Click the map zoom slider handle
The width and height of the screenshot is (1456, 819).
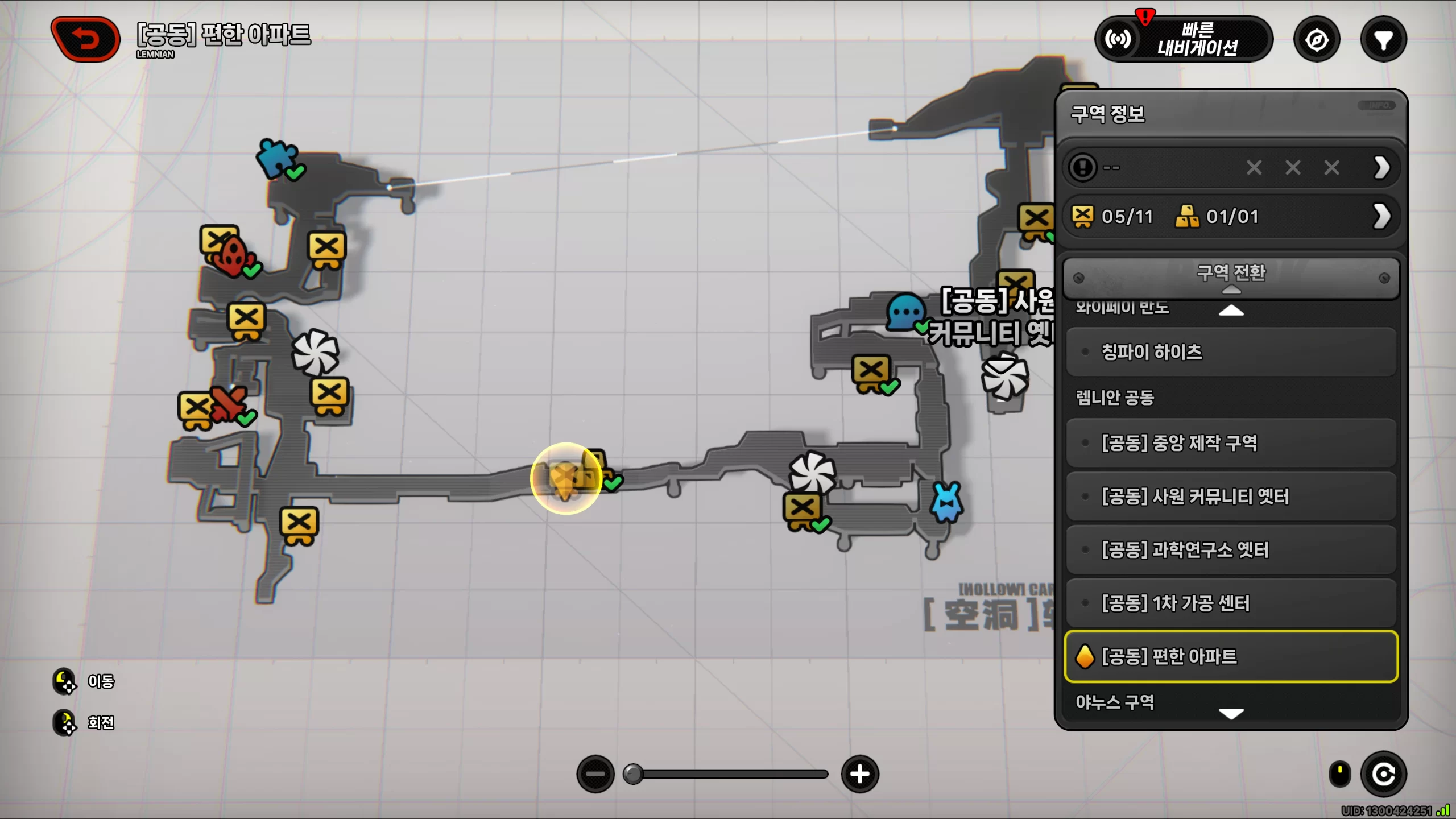tap(632, 774)
